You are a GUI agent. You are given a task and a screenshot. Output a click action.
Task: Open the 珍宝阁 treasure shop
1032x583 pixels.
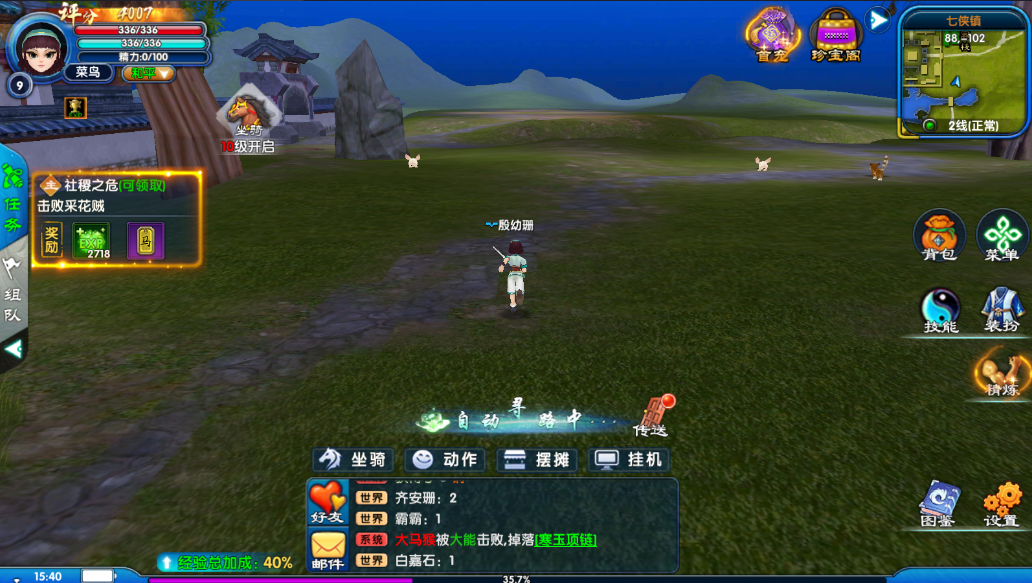tap(835, 34)
